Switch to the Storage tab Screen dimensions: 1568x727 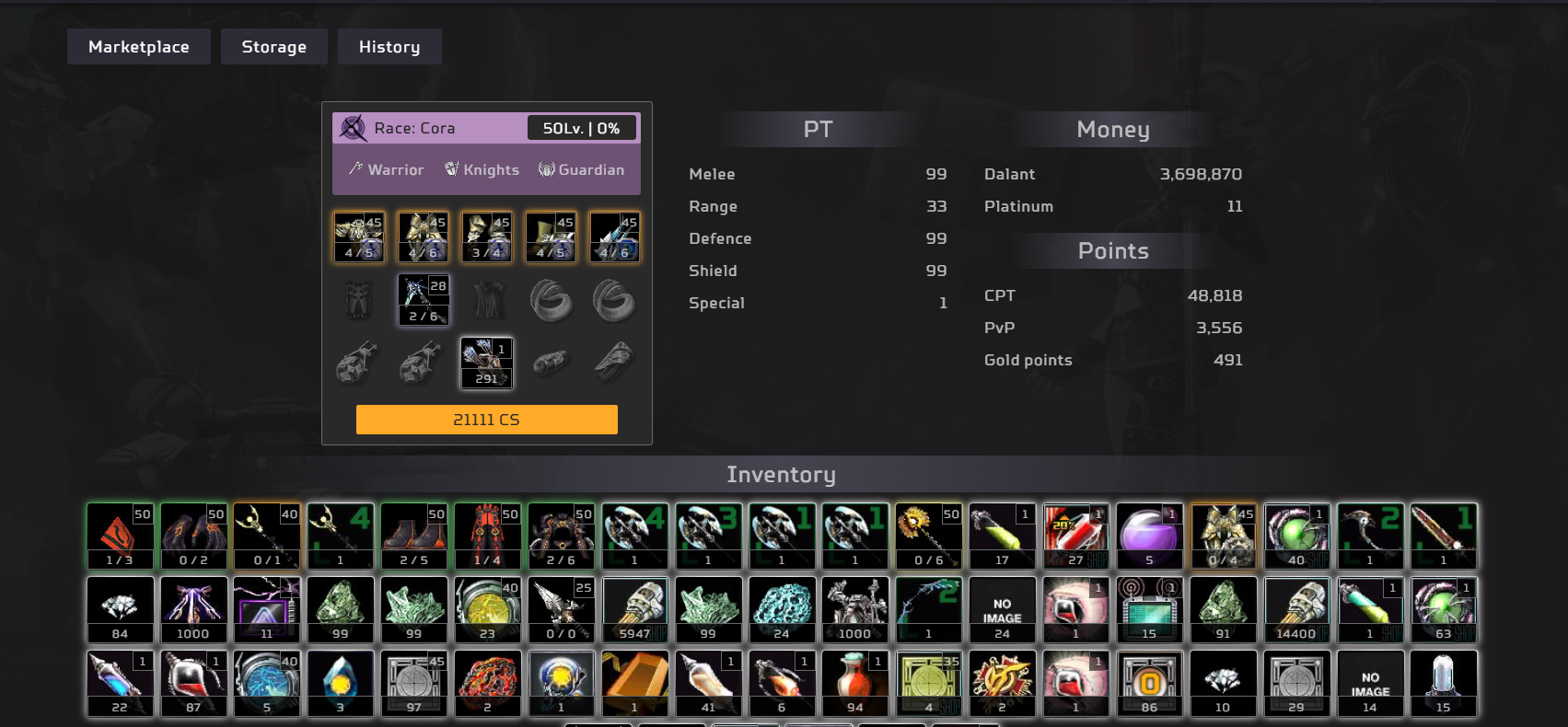(273, 47)
